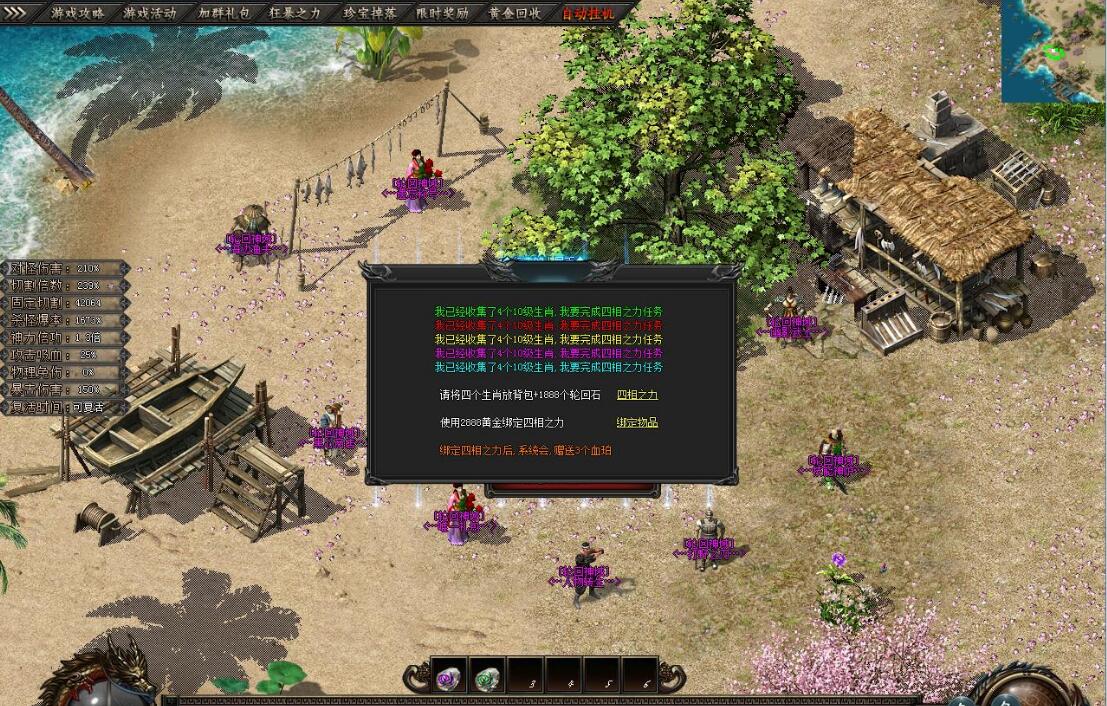
Task: Choose the red quest completion dialogue line
Action: (548, 325)
